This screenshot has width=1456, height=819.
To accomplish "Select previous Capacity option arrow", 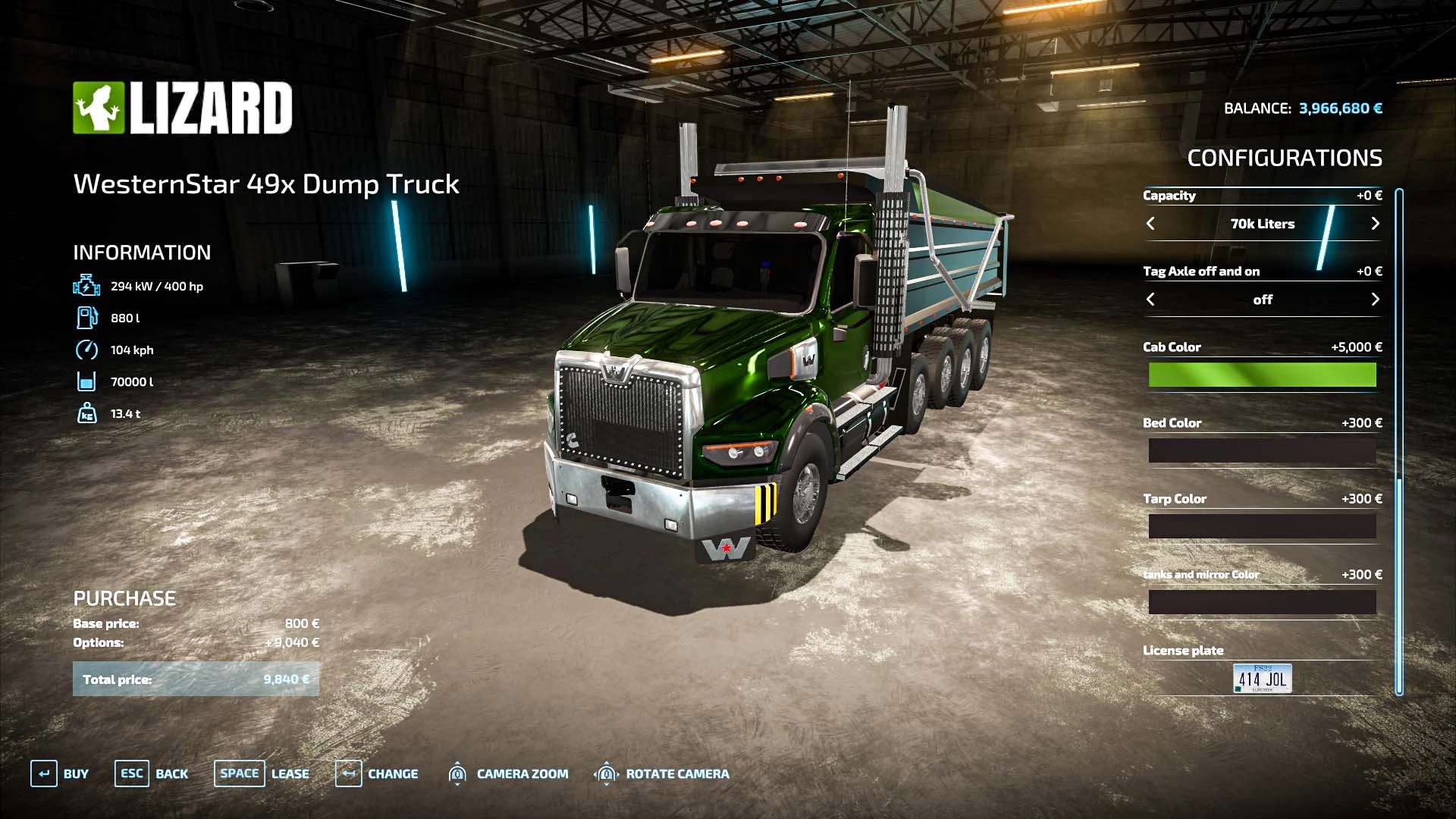I will [1150, 224].
